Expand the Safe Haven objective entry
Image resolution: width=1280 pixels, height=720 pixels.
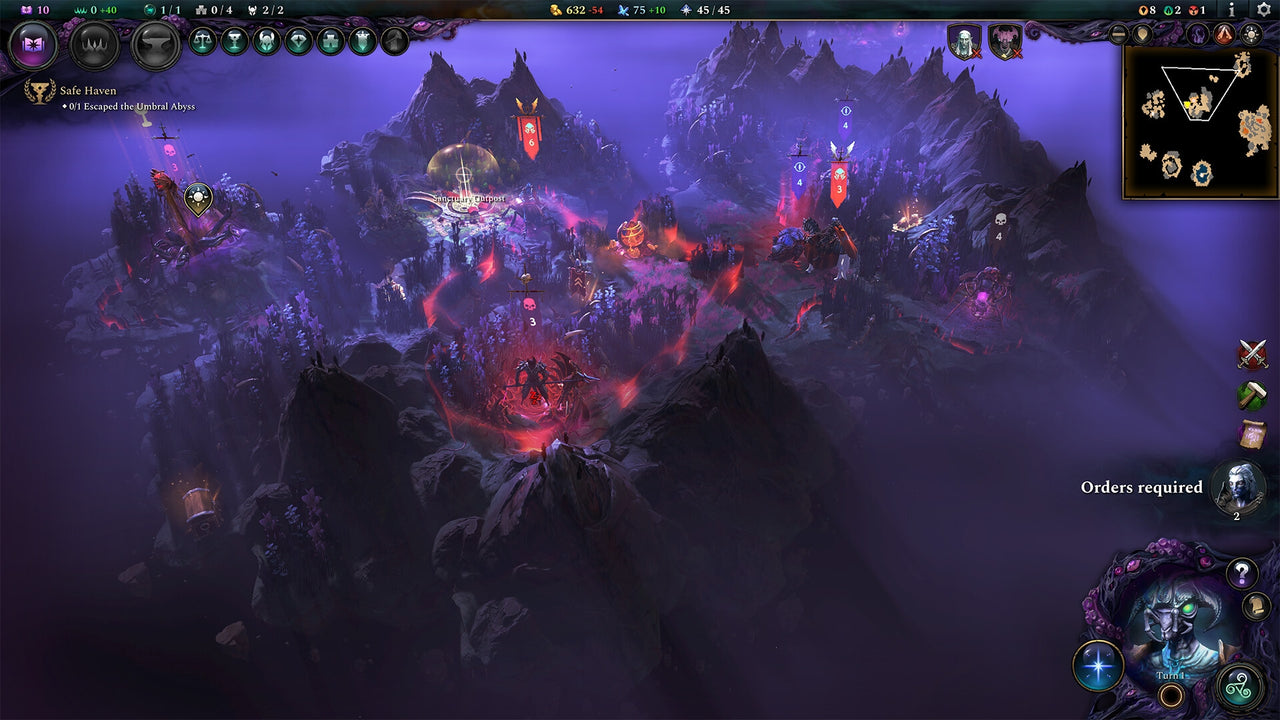[x=88, y=90]
